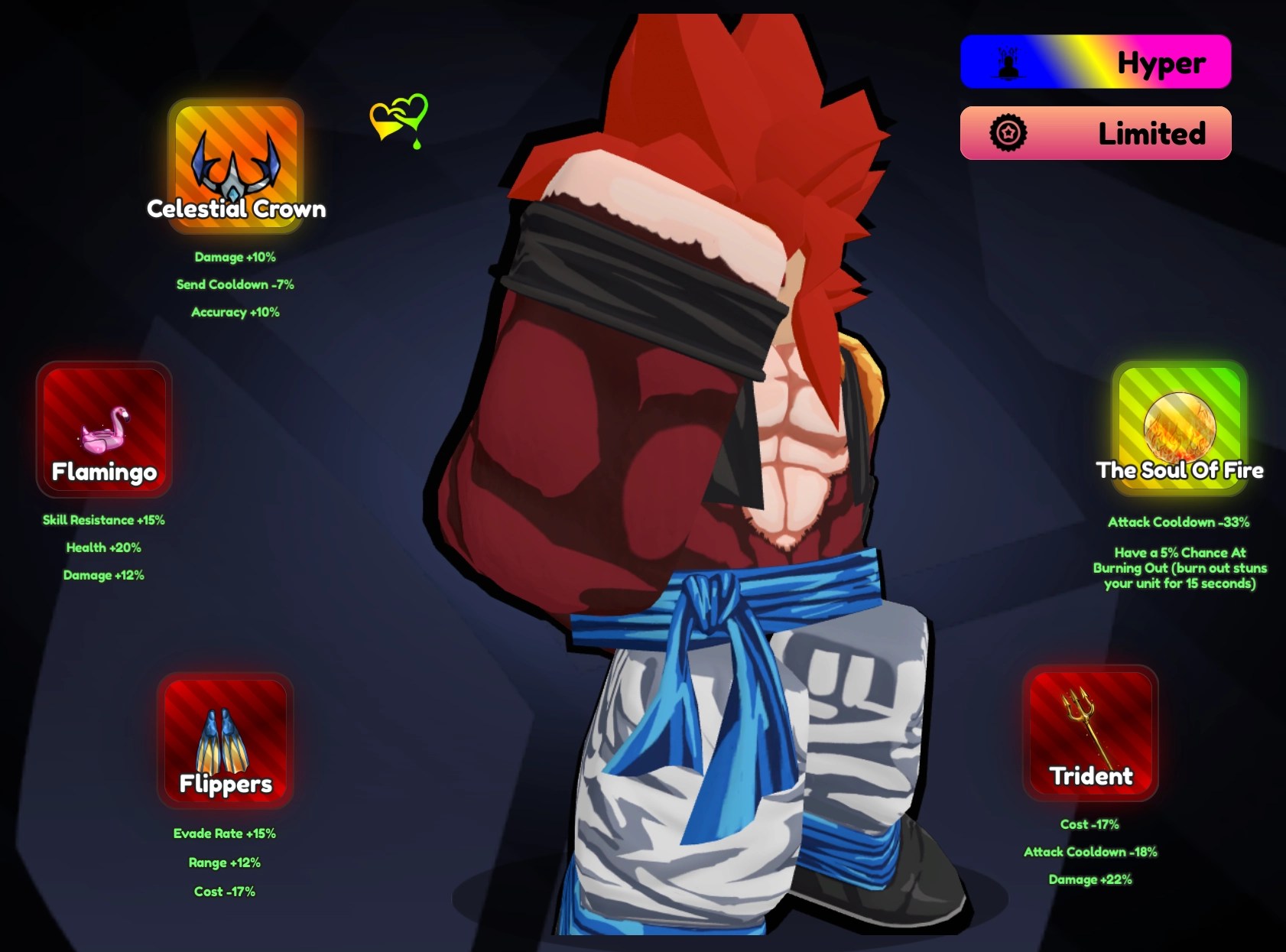Expand the Celestial Crown stats list
This screenshot has height=952, width=1286.
[235, 284]
